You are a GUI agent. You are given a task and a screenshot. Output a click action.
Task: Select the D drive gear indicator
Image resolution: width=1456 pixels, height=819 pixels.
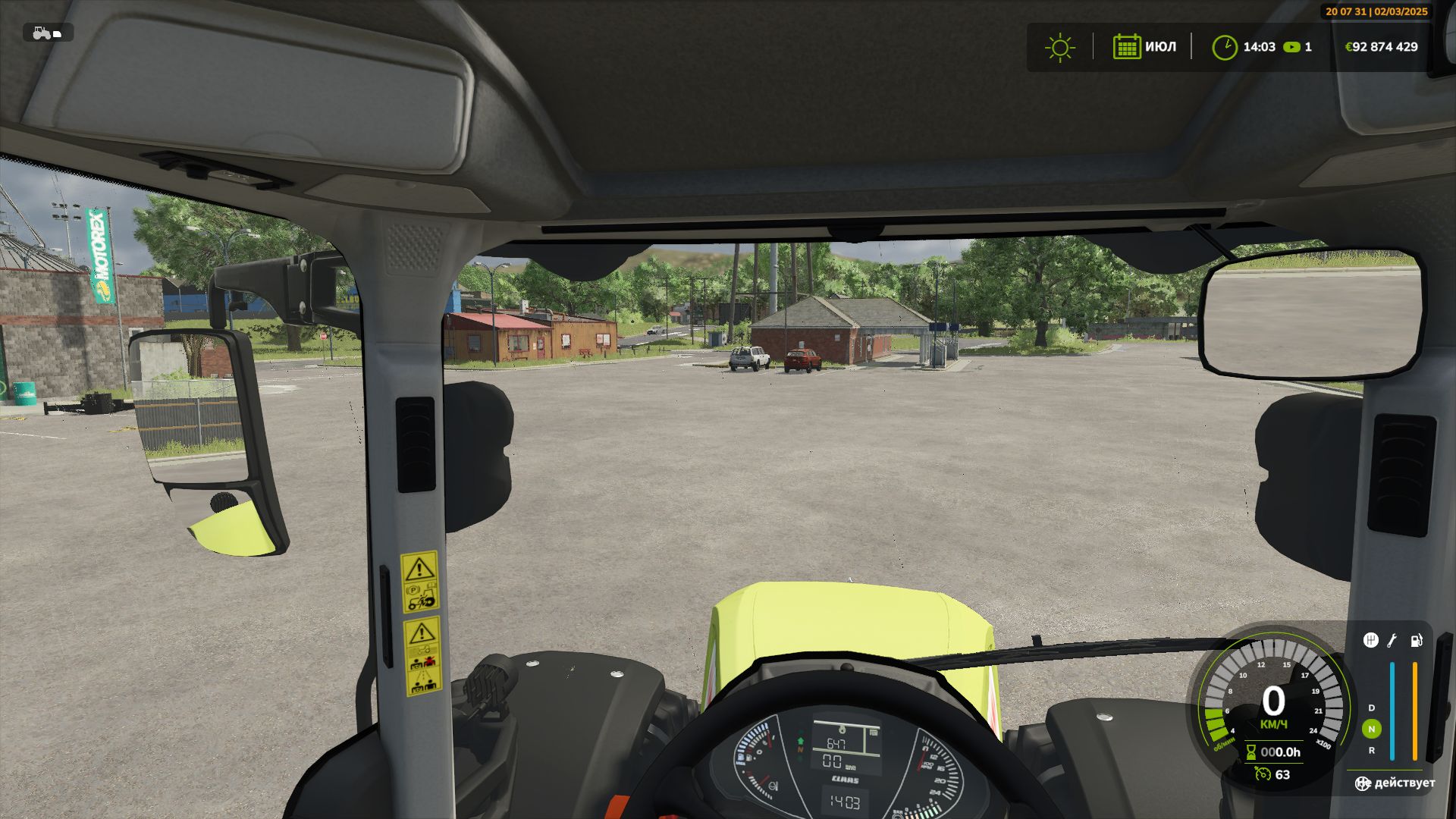click(x=1371, y=708)
